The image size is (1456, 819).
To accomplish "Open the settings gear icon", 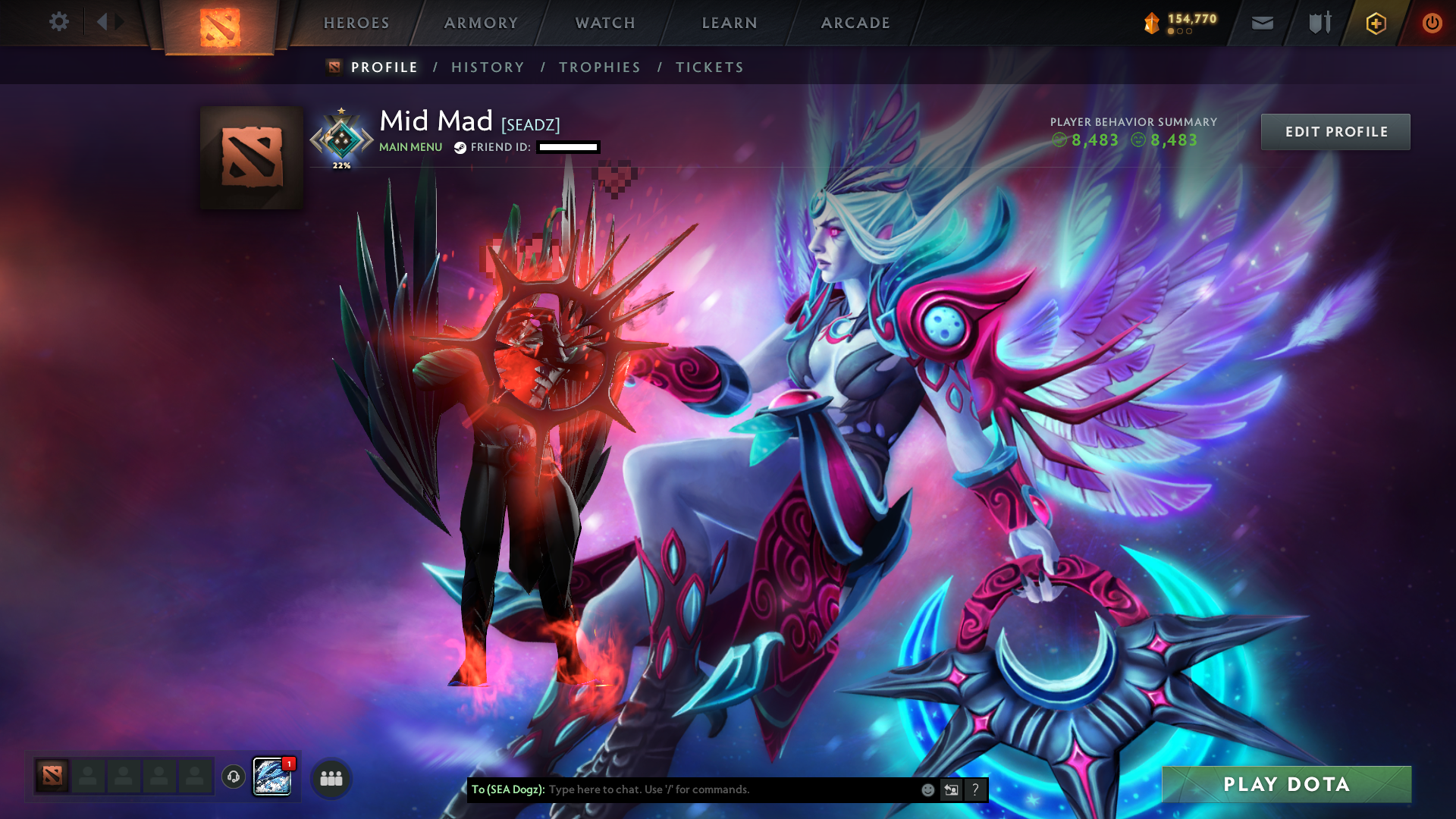I will point(59,23).
